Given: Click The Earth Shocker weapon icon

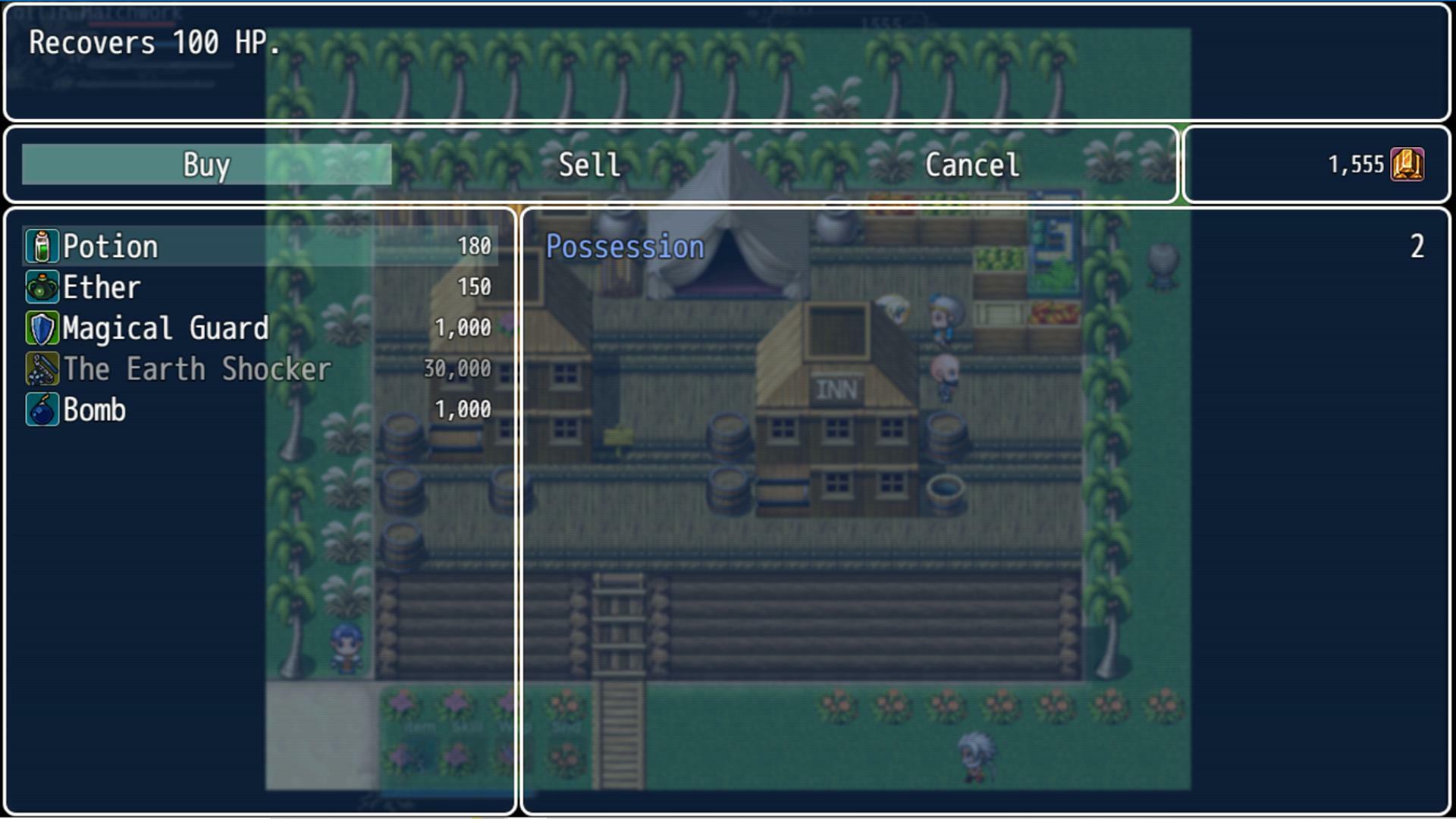Looking at the screenshot, I should tap(42, 369).
